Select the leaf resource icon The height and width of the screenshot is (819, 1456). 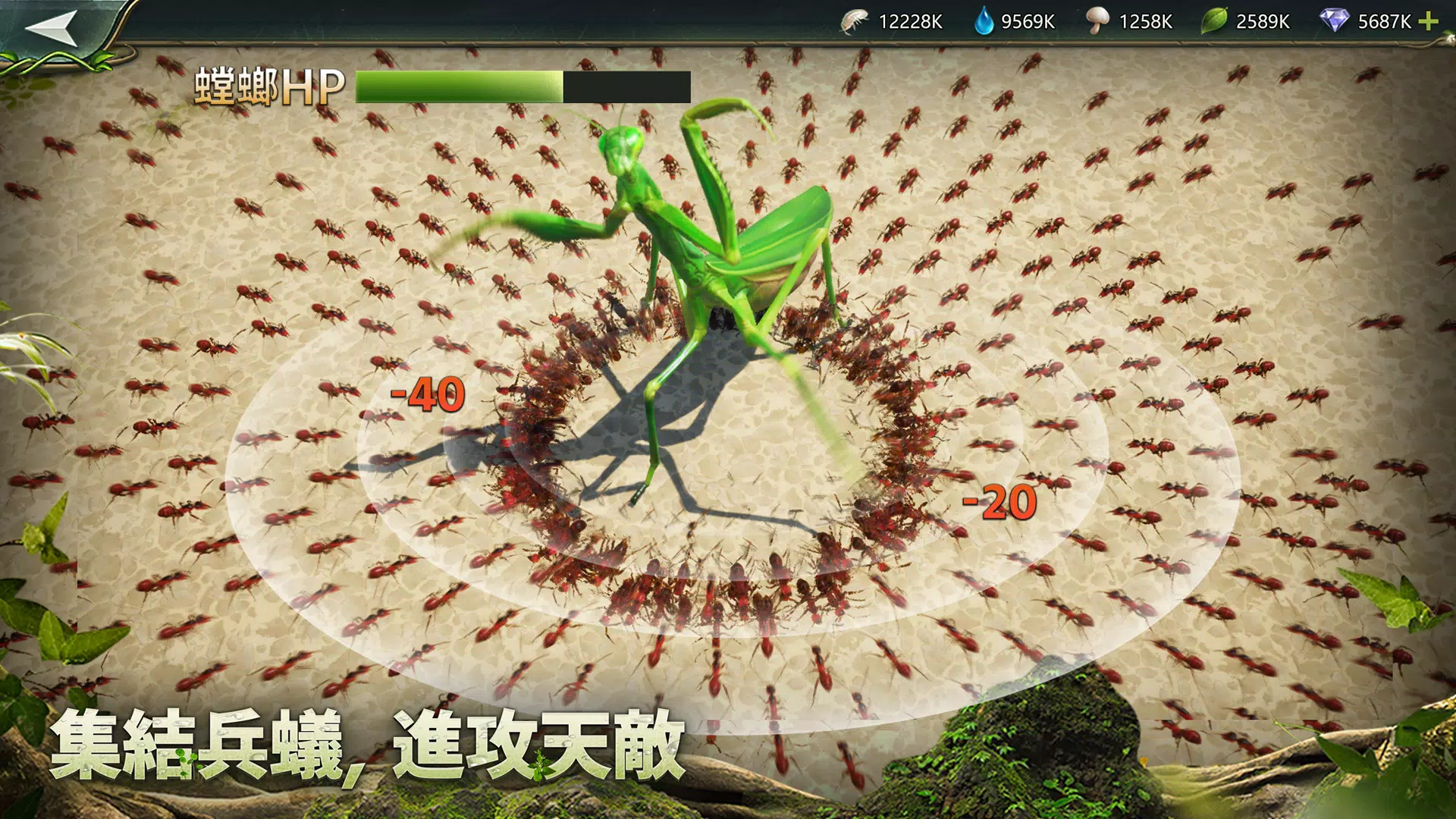[x=1215, y=22]
